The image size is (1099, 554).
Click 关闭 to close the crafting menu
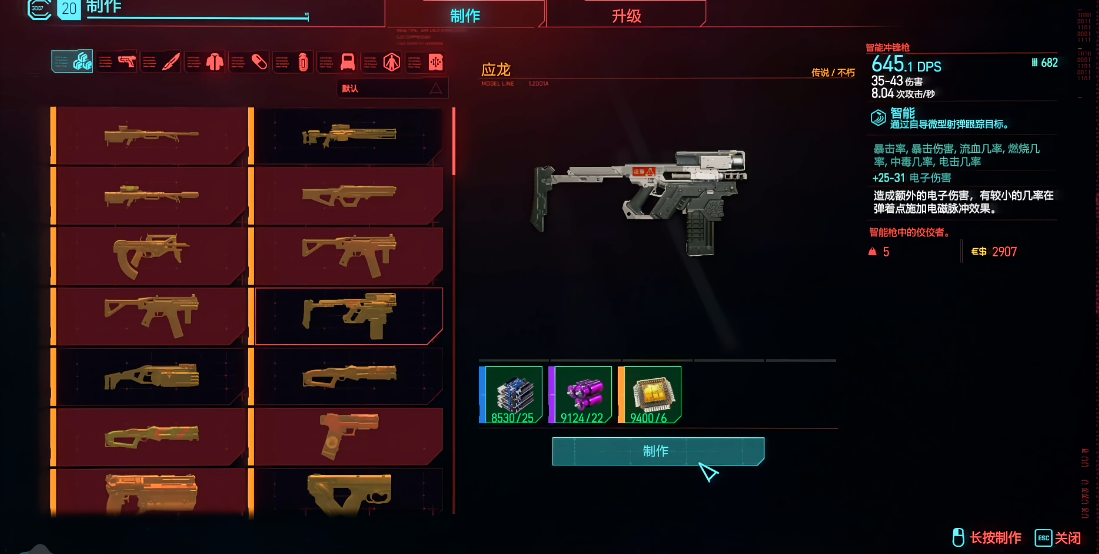(x=1058, y=538)
